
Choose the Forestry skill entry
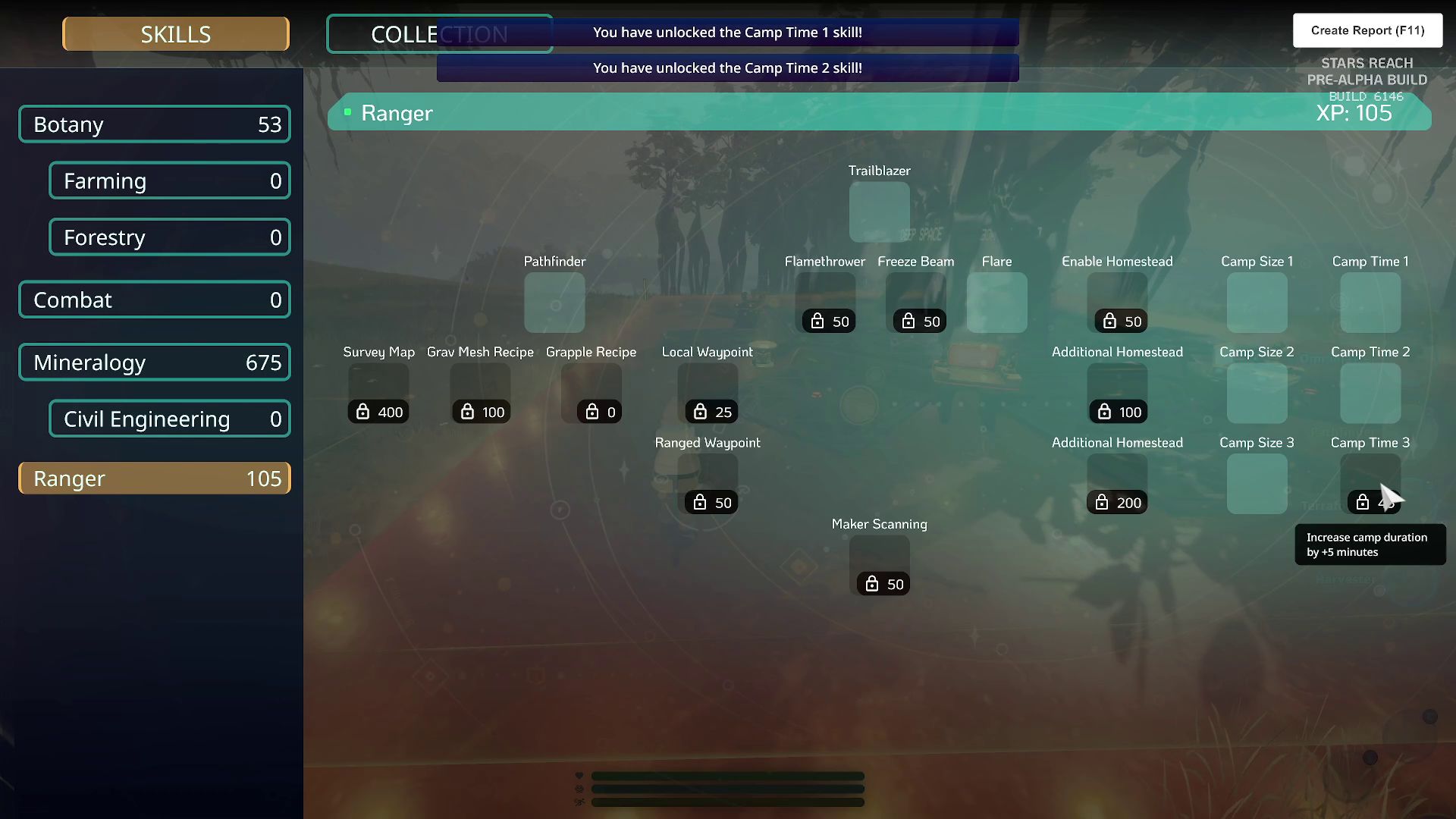pos(170,237)
